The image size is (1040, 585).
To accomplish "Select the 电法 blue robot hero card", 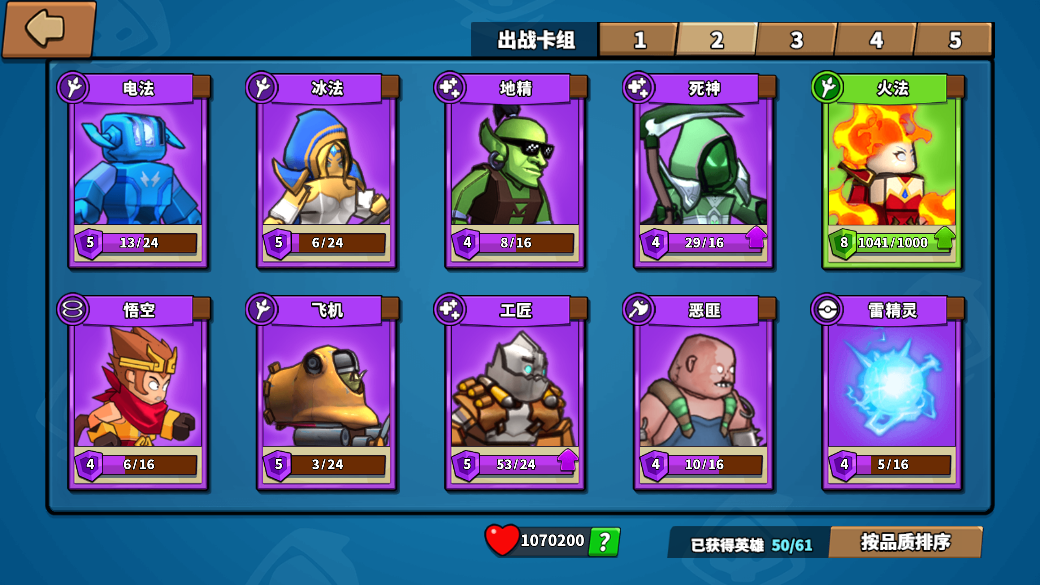I will pyautogui.click(x=138, y=170).
